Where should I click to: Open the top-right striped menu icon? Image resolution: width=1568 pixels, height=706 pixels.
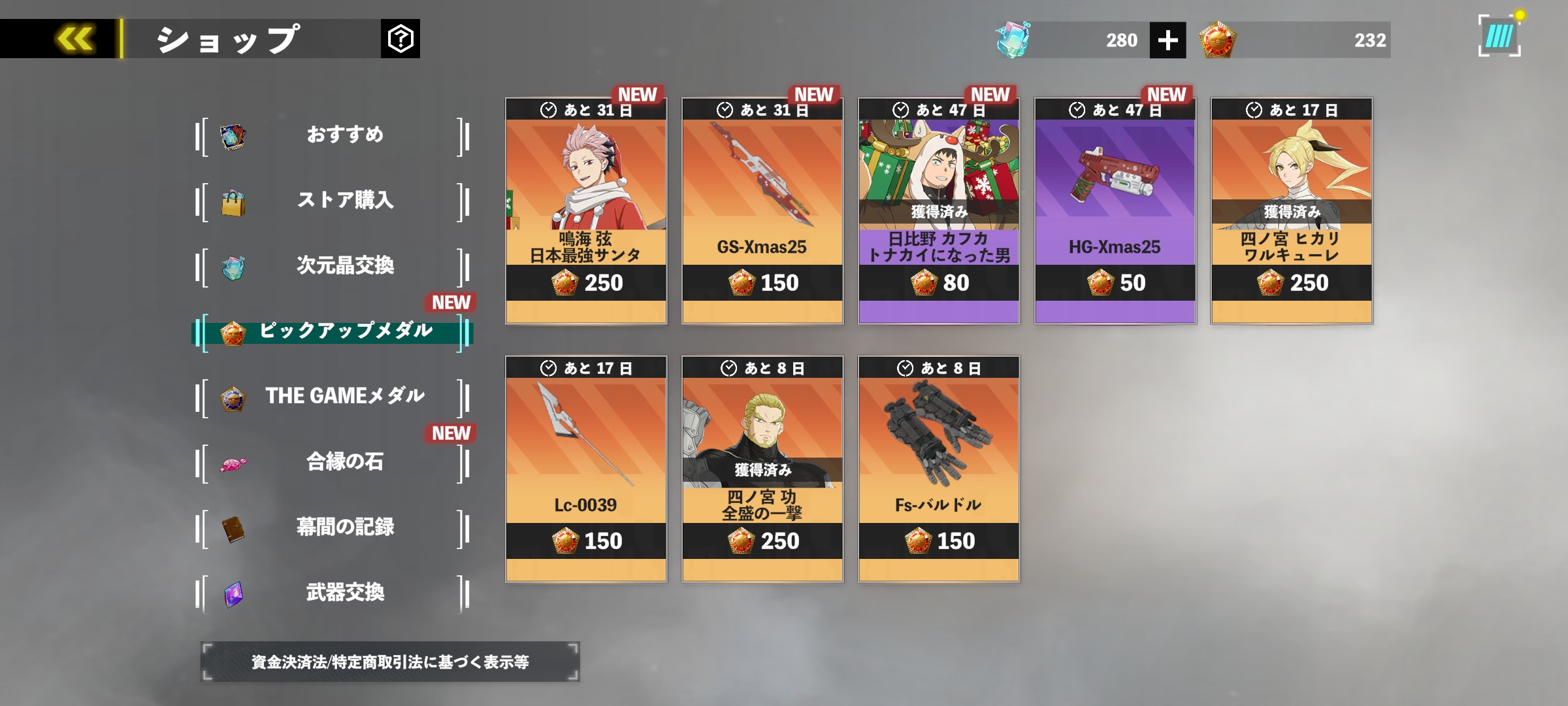coord(1499,37)
